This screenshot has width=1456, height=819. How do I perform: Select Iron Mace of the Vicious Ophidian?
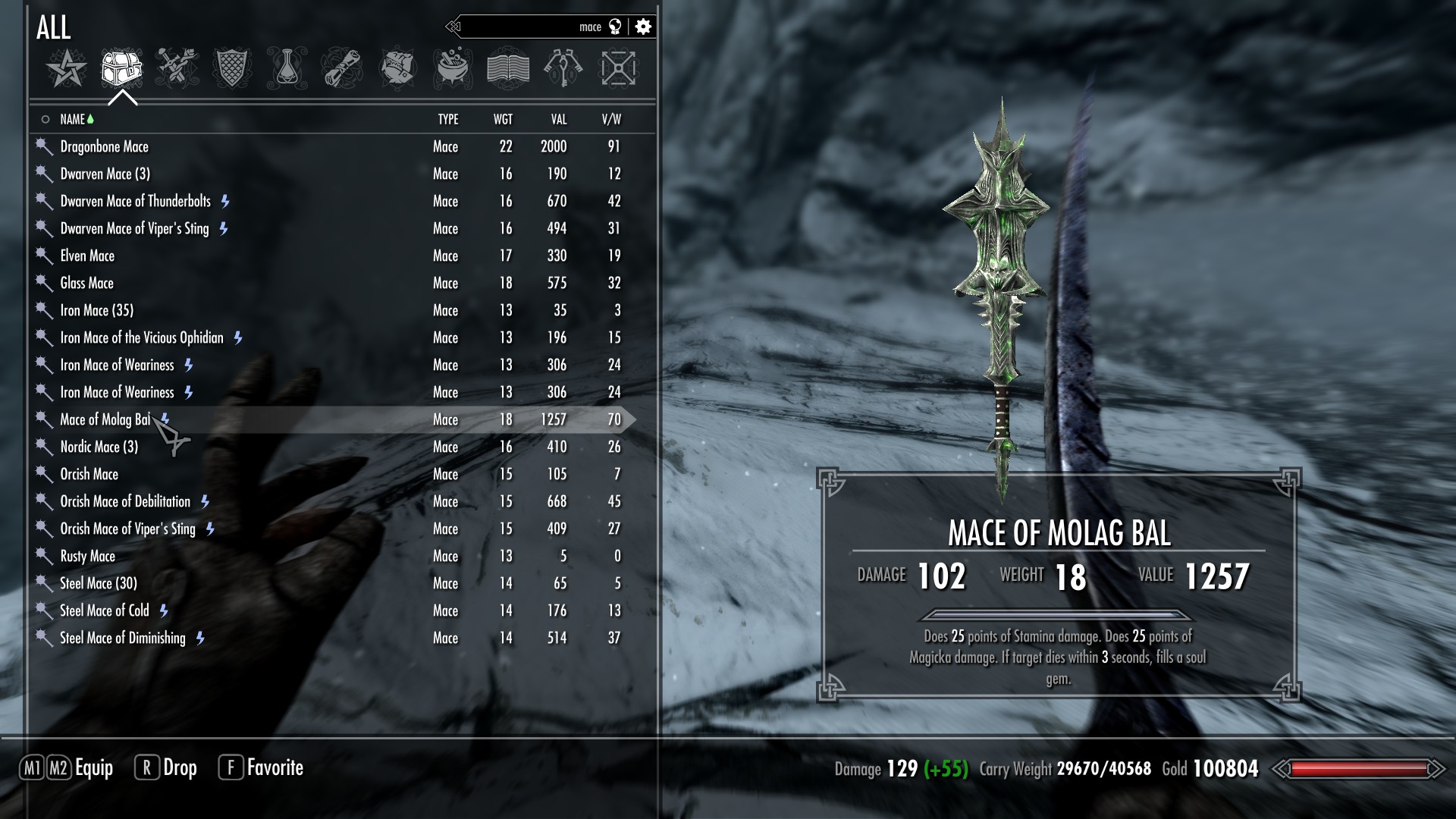142,337
